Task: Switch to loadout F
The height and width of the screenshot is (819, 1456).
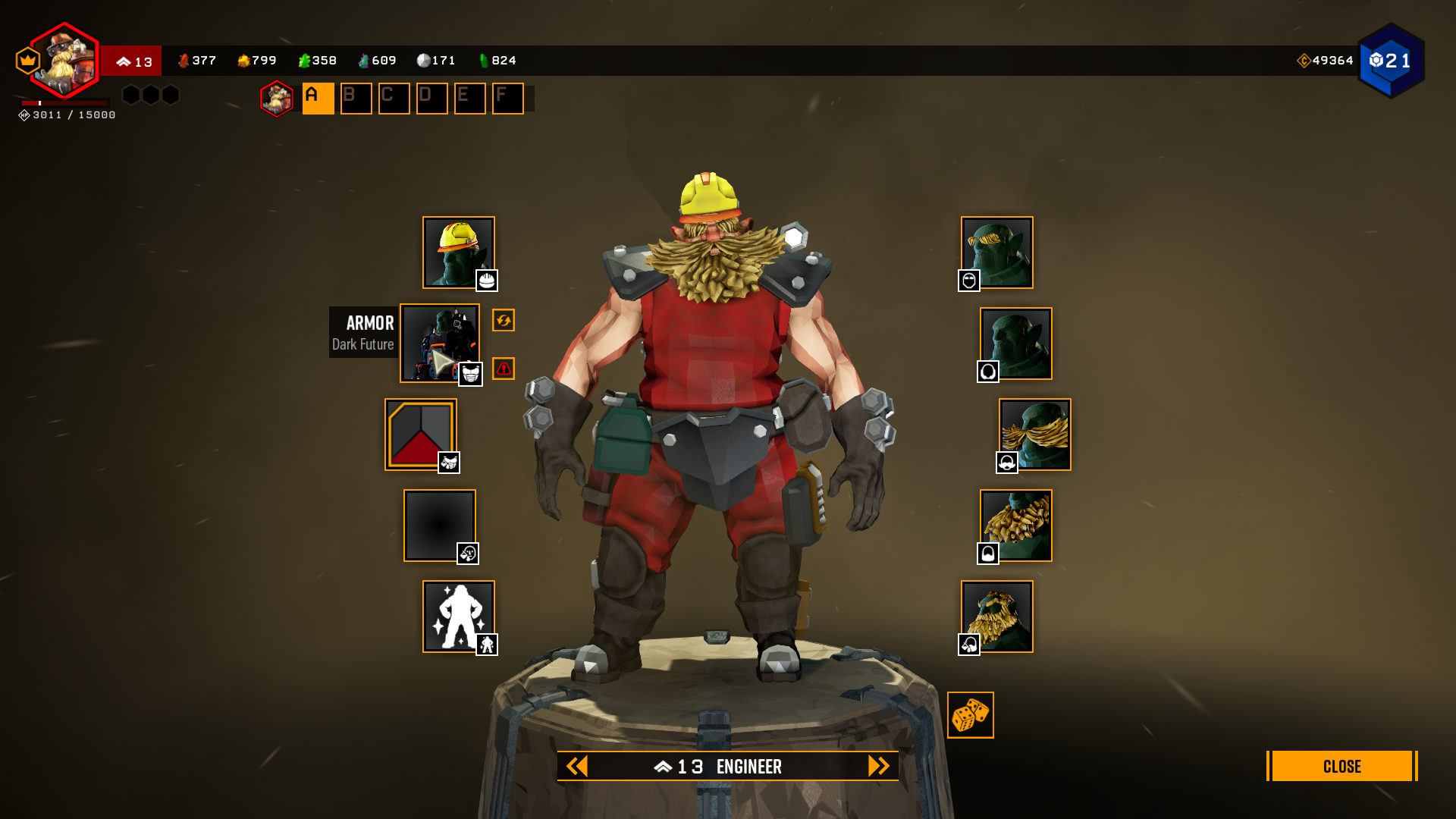Action: 507,99
